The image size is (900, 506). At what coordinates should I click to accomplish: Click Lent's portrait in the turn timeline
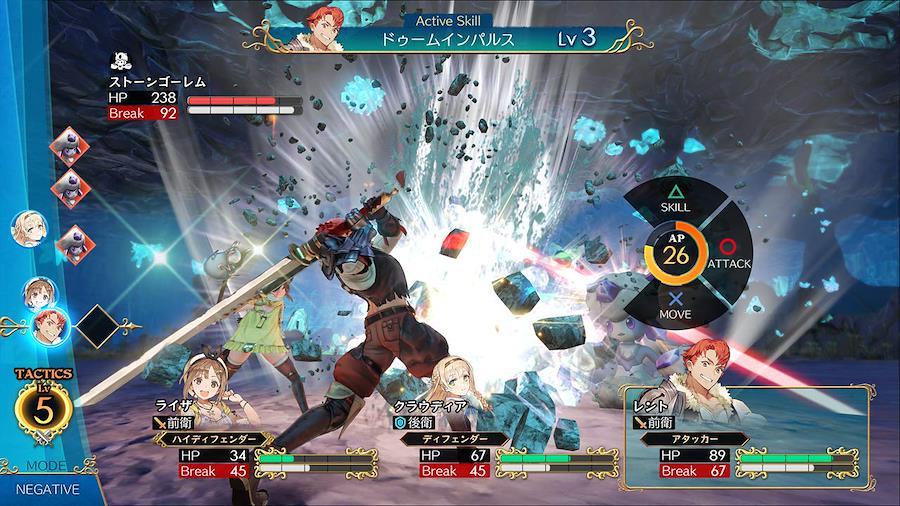coord(50,324)
